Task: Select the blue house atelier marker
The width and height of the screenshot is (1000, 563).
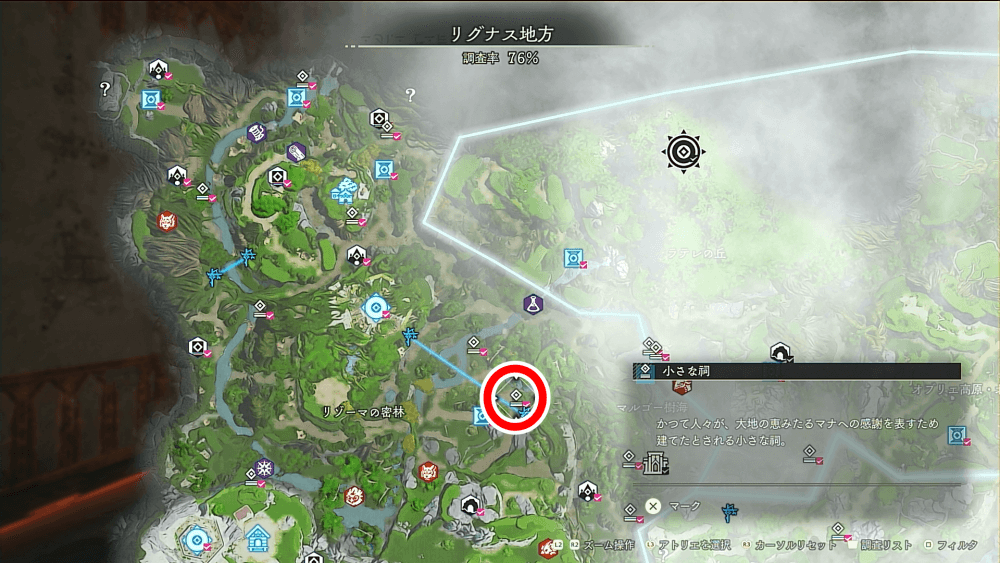Action: point(258,537)
